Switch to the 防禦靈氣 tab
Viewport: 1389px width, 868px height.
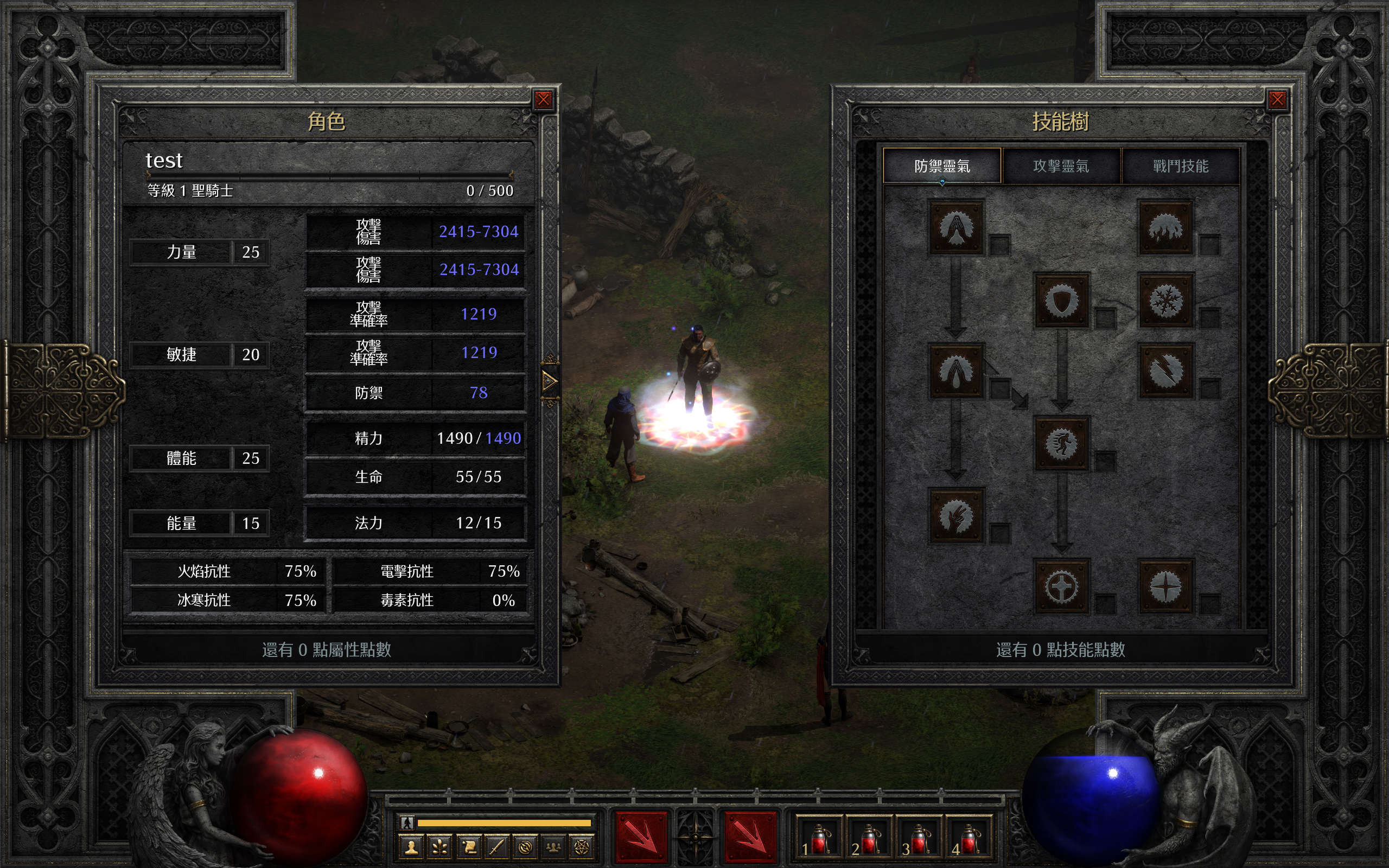tap(942, 166)
